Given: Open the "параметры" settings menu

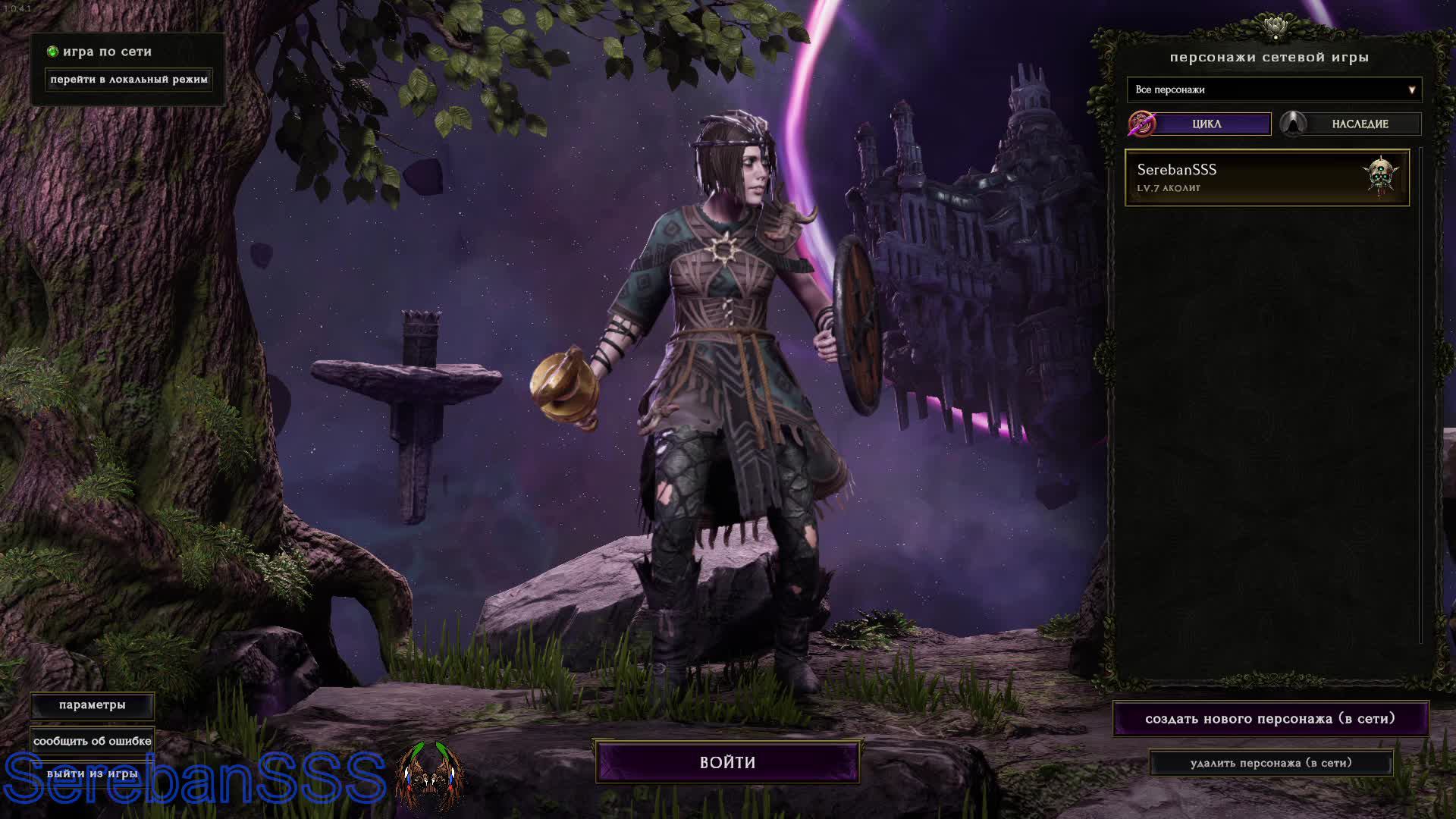Looking at the screenshot, I should pyautogui.click(x=93, y=705).
